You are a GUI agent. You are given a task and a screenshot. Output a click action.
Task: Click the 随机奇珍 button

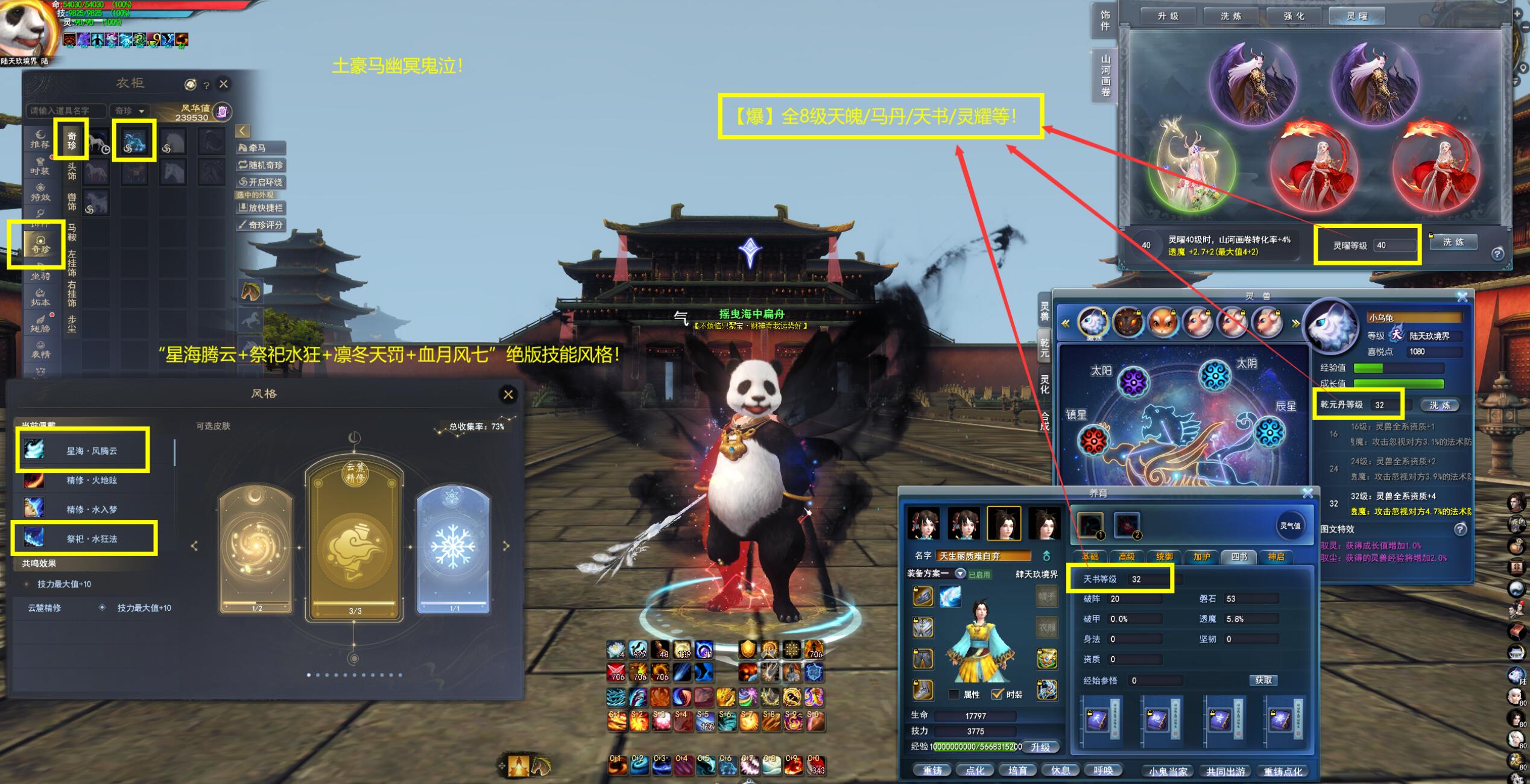point(261,165)
